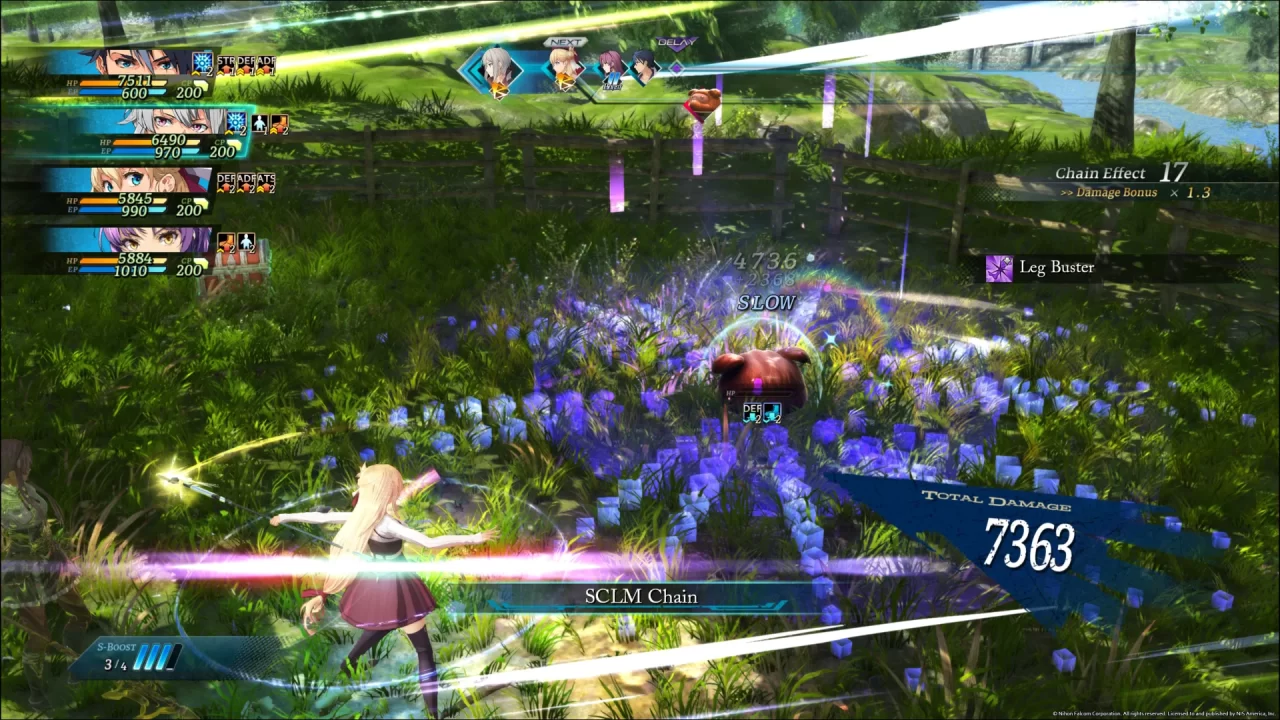Toggle the snowflake status icon on second character
1280x720 pixels.
coord(235,122)
